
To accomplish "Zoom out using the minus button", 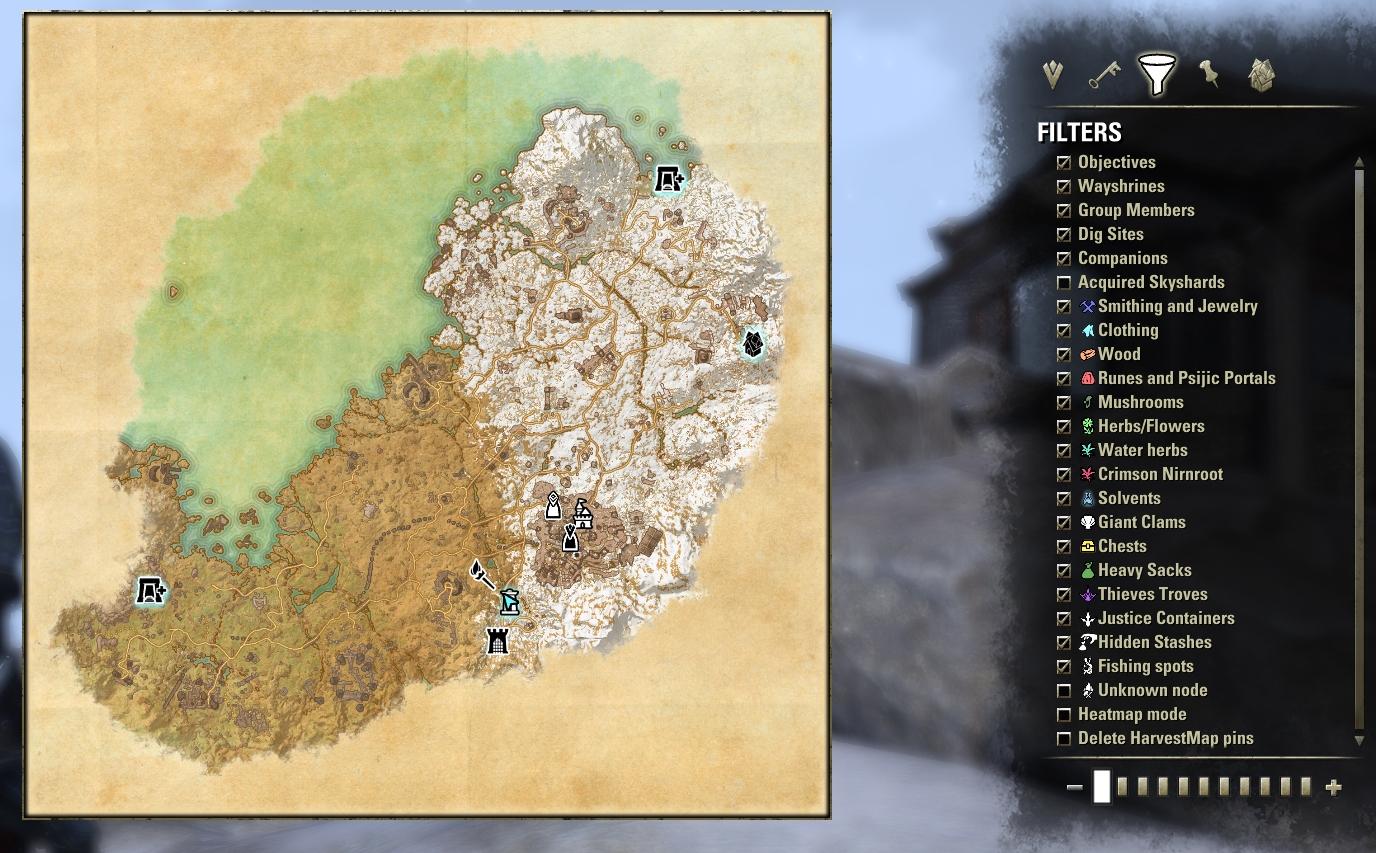I will pyautogui.click(x=1077, y=787).
